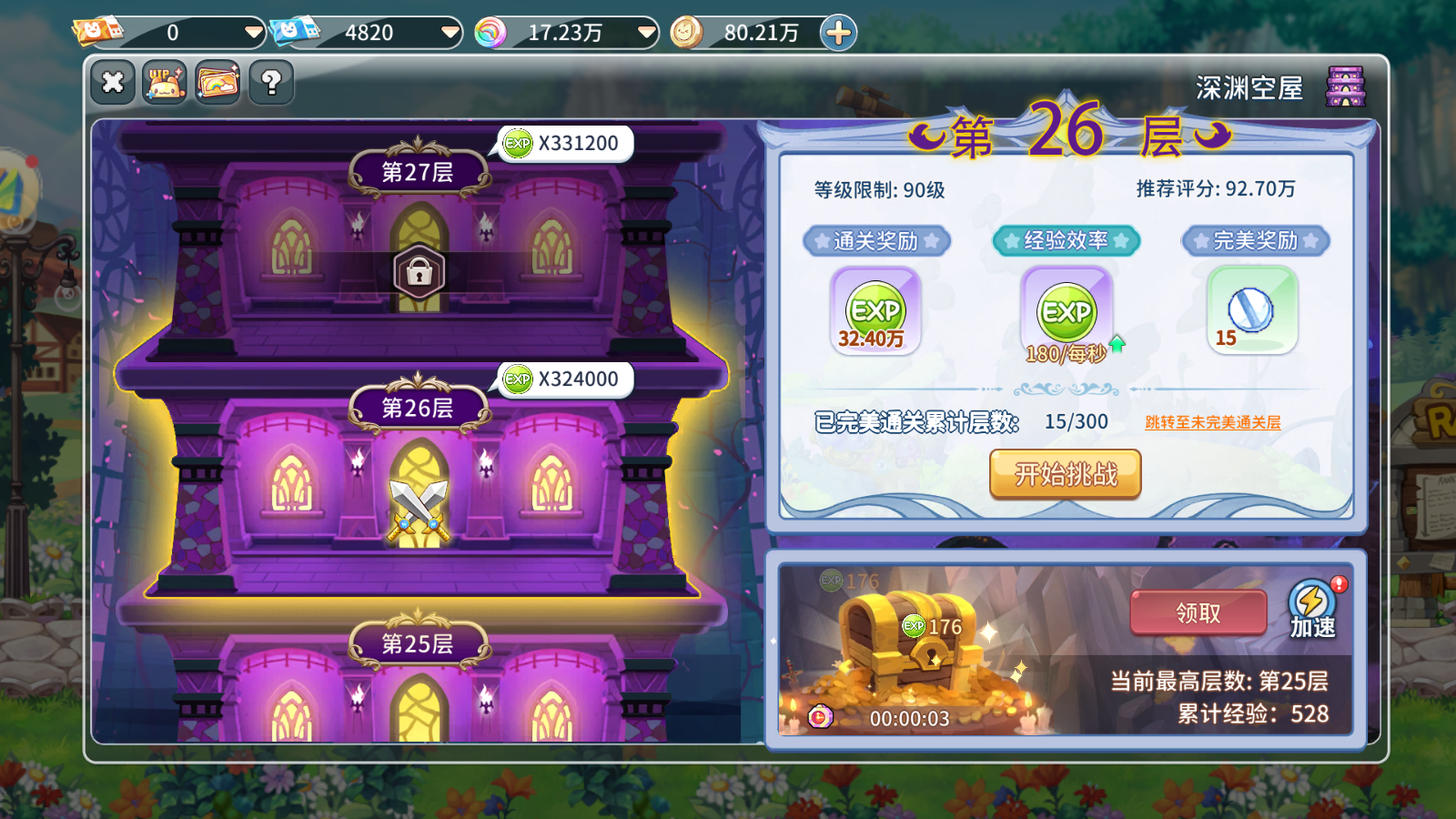Select the 第25层 floor banner
Screen dimensions: 1456x819
coord(419,643)
